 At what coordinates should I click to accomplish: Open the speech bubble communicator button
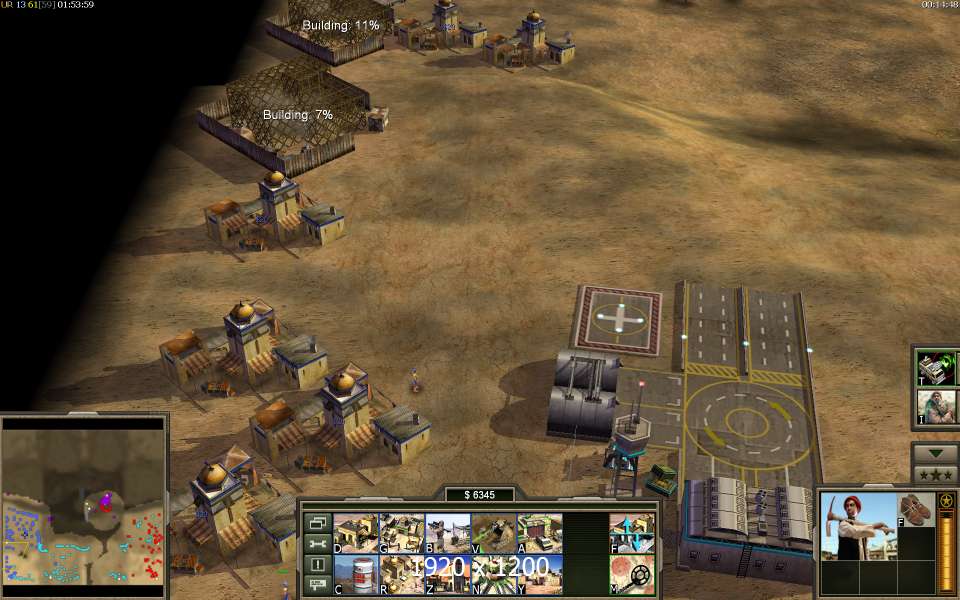point(317,585)
